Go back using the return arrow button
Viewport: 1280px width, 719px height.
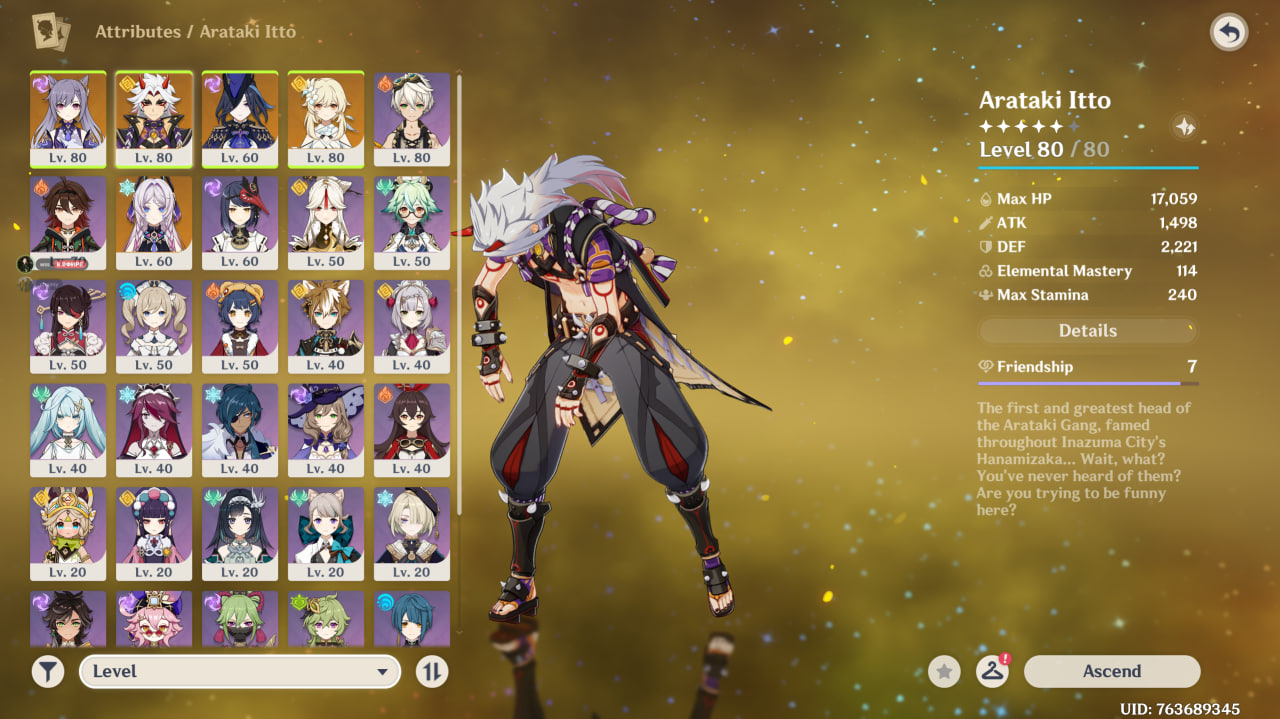pos(1229,33)
